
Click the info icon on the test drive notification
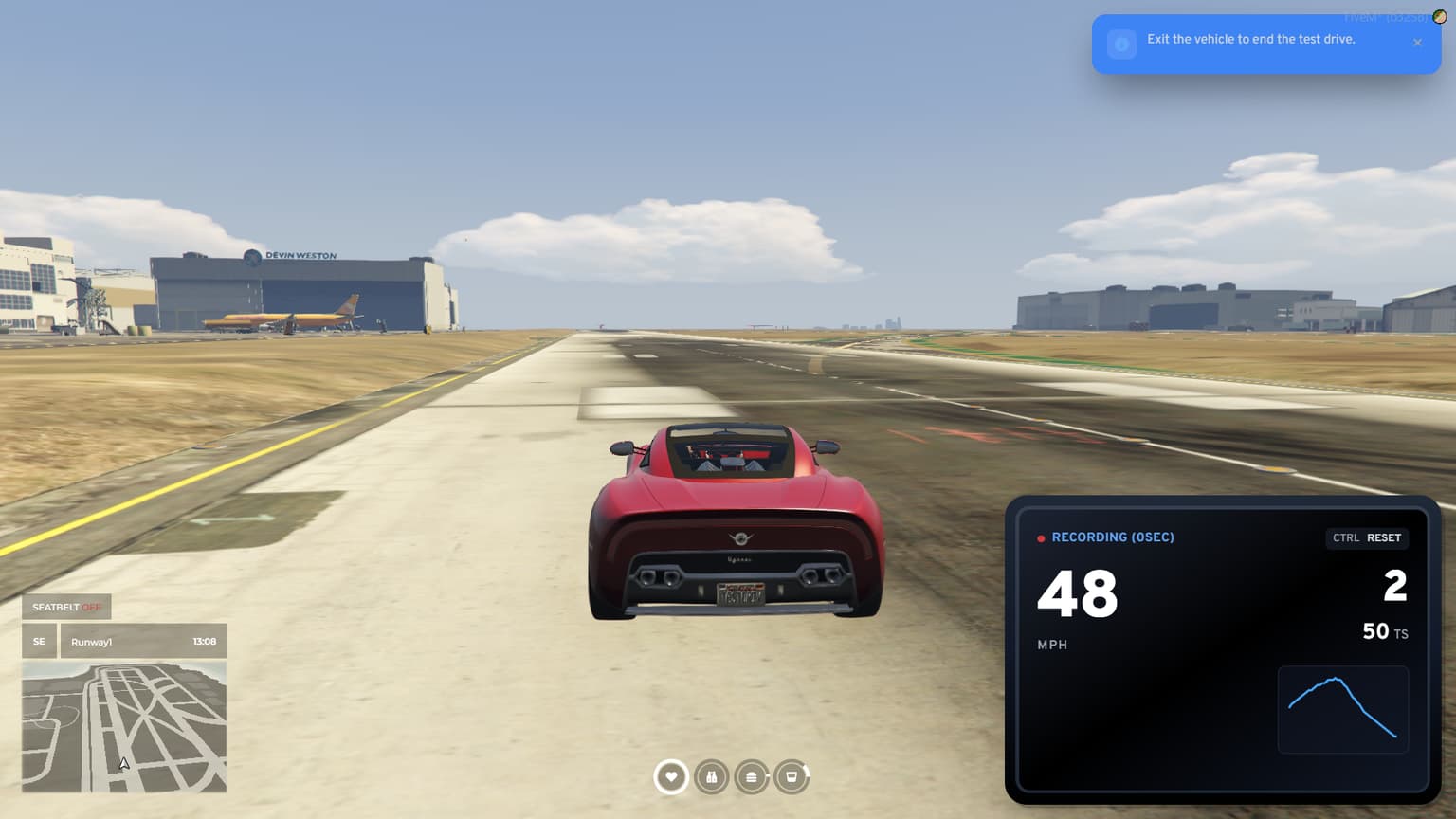1121,44
